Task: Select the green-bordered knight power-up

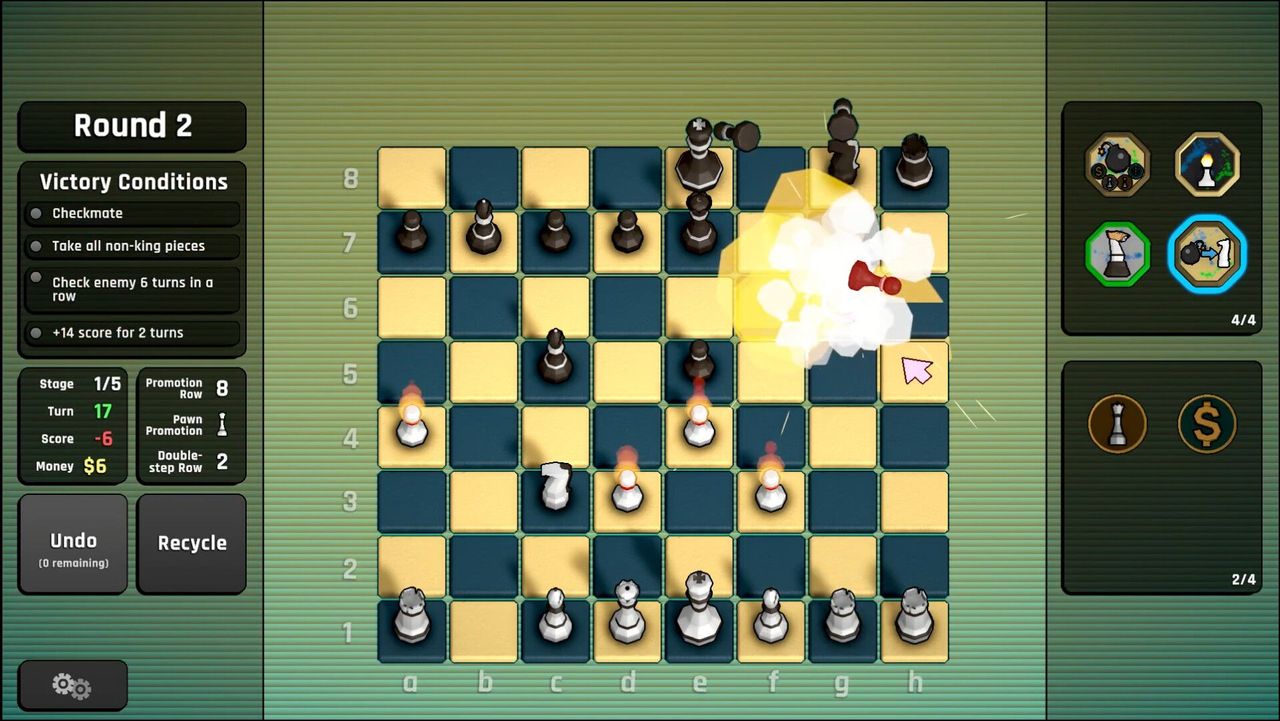Action: point(1117,253)
